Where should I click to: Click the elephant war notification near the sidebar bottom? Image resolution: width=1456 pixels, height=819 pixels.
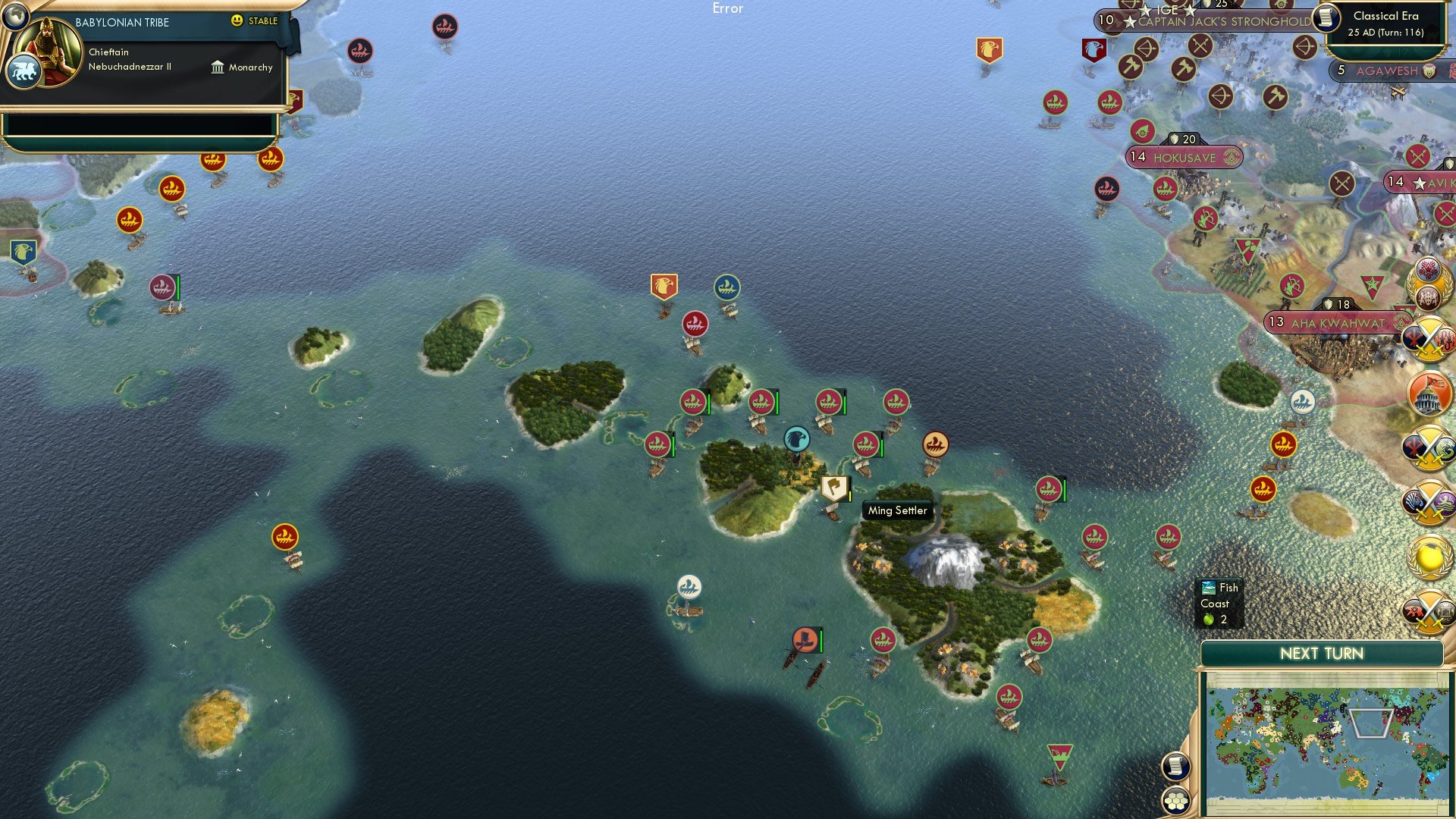pyautogui.click(x=1429, y=611)
